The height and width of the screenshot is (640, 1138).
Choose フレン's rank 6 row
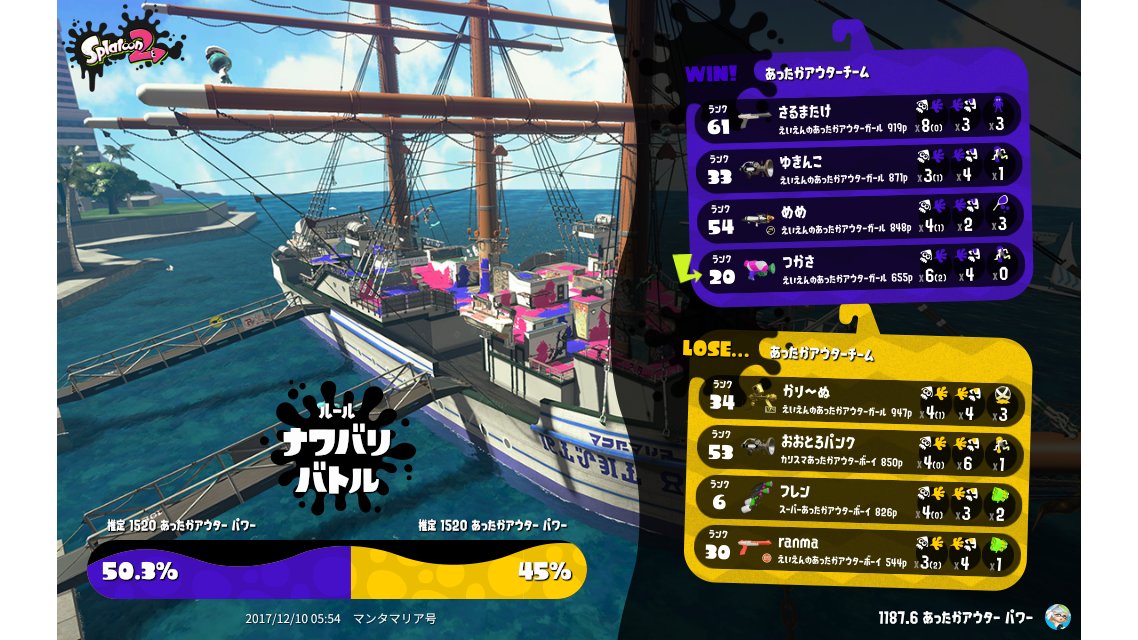coord(858,500)
